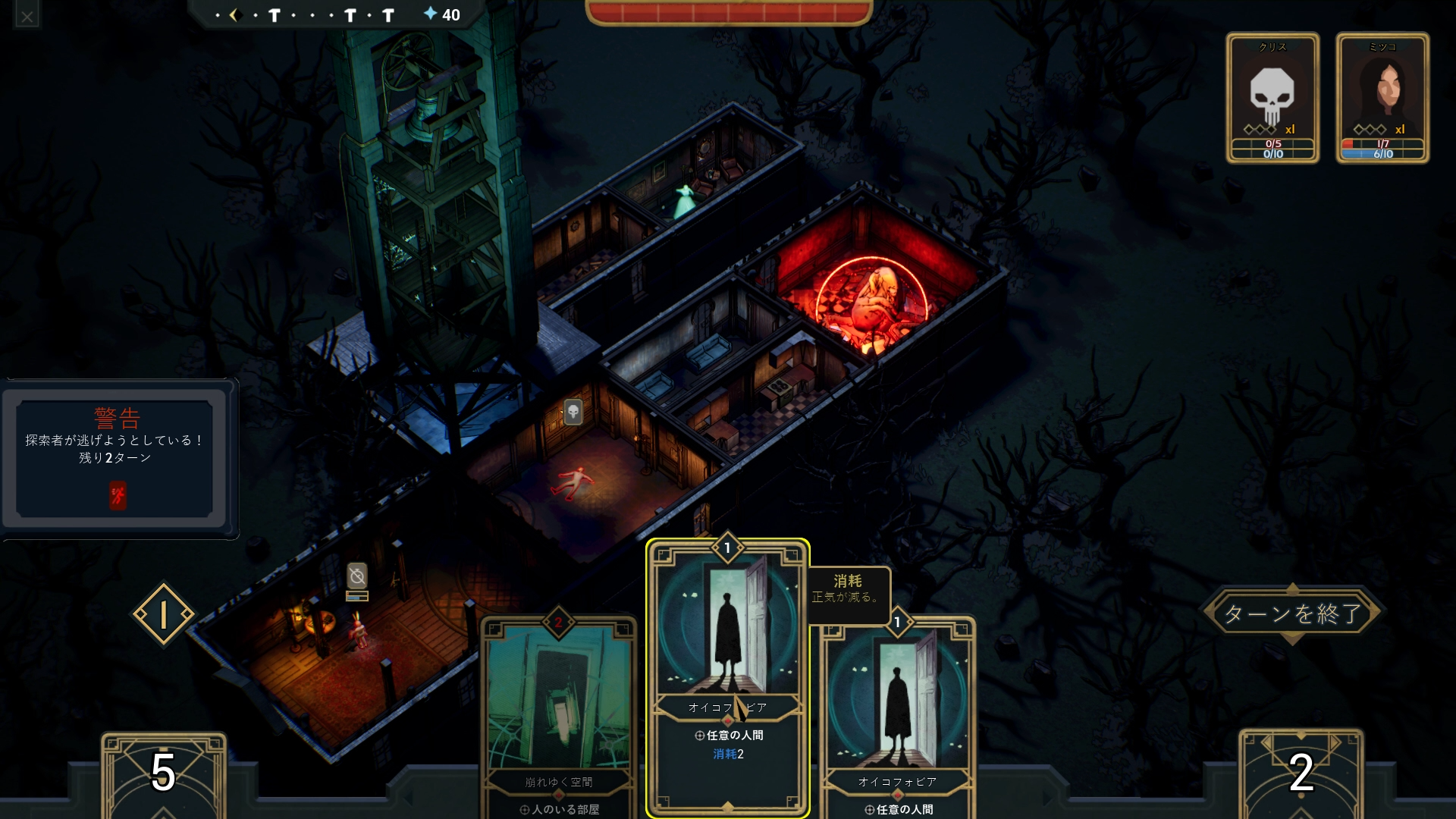End the turn with ターンを終了

pos(1292,613)
